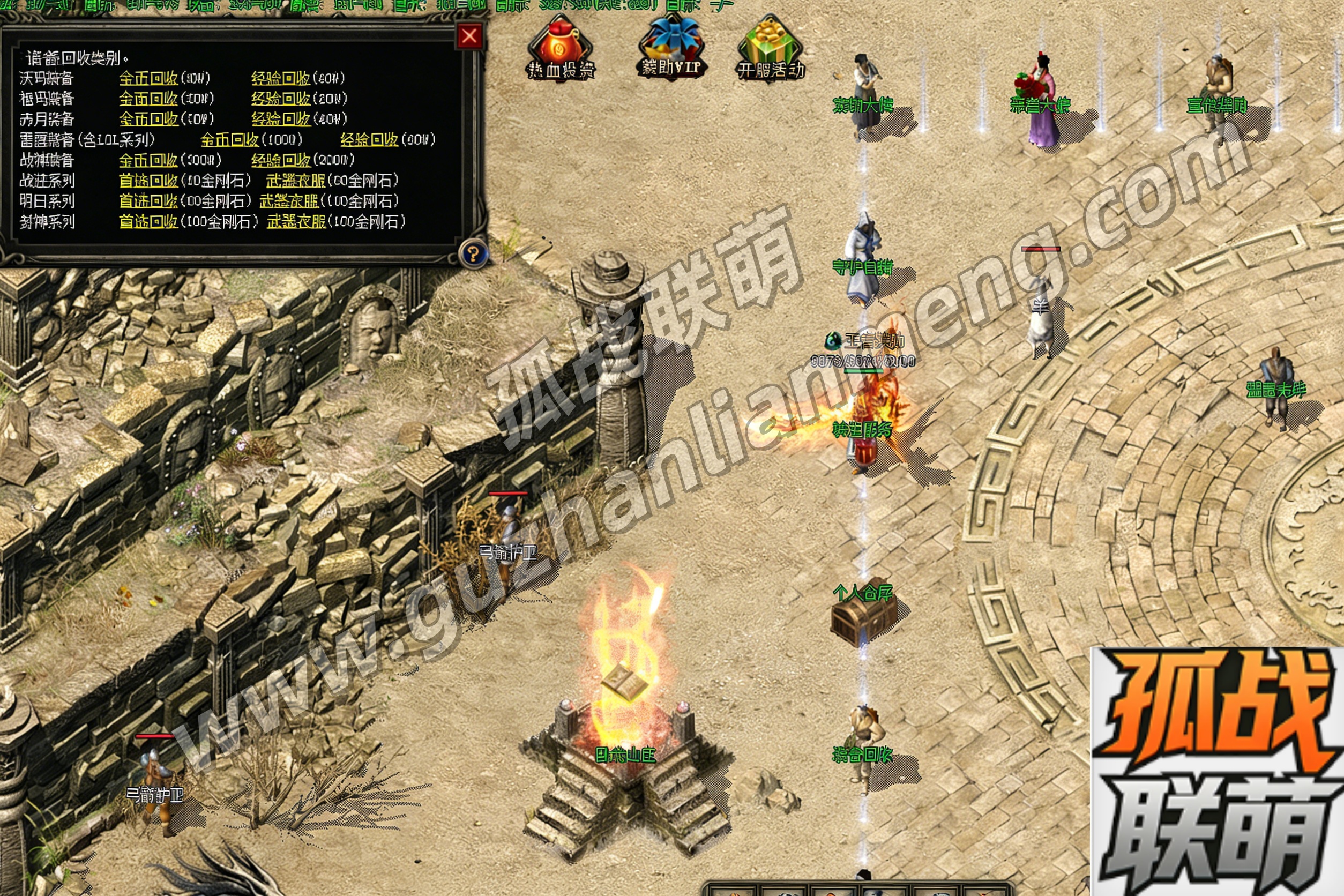Close the equipment recycle dialog
Screen dimensions: 1344x896
click(469, 36)
